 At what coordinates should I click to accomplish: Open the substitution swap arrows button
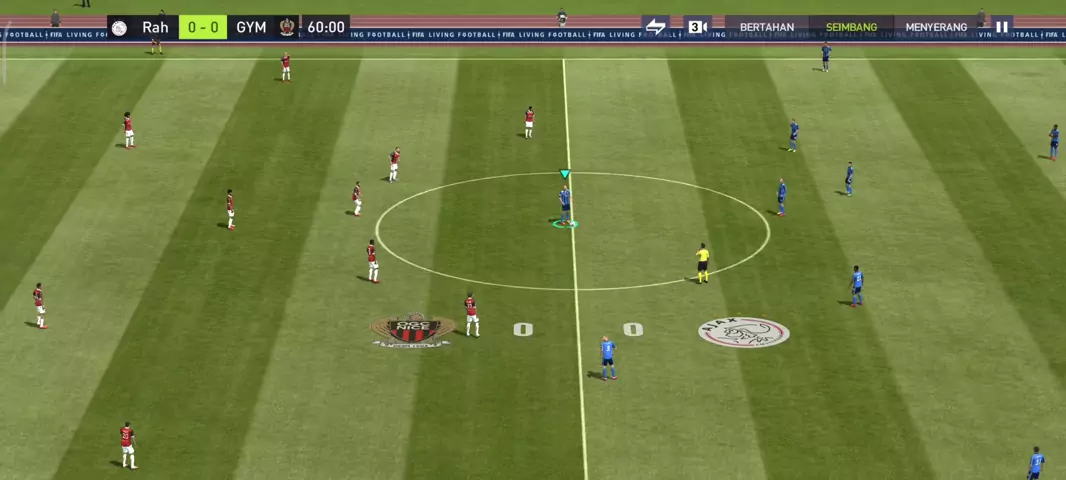click(655, 27)
